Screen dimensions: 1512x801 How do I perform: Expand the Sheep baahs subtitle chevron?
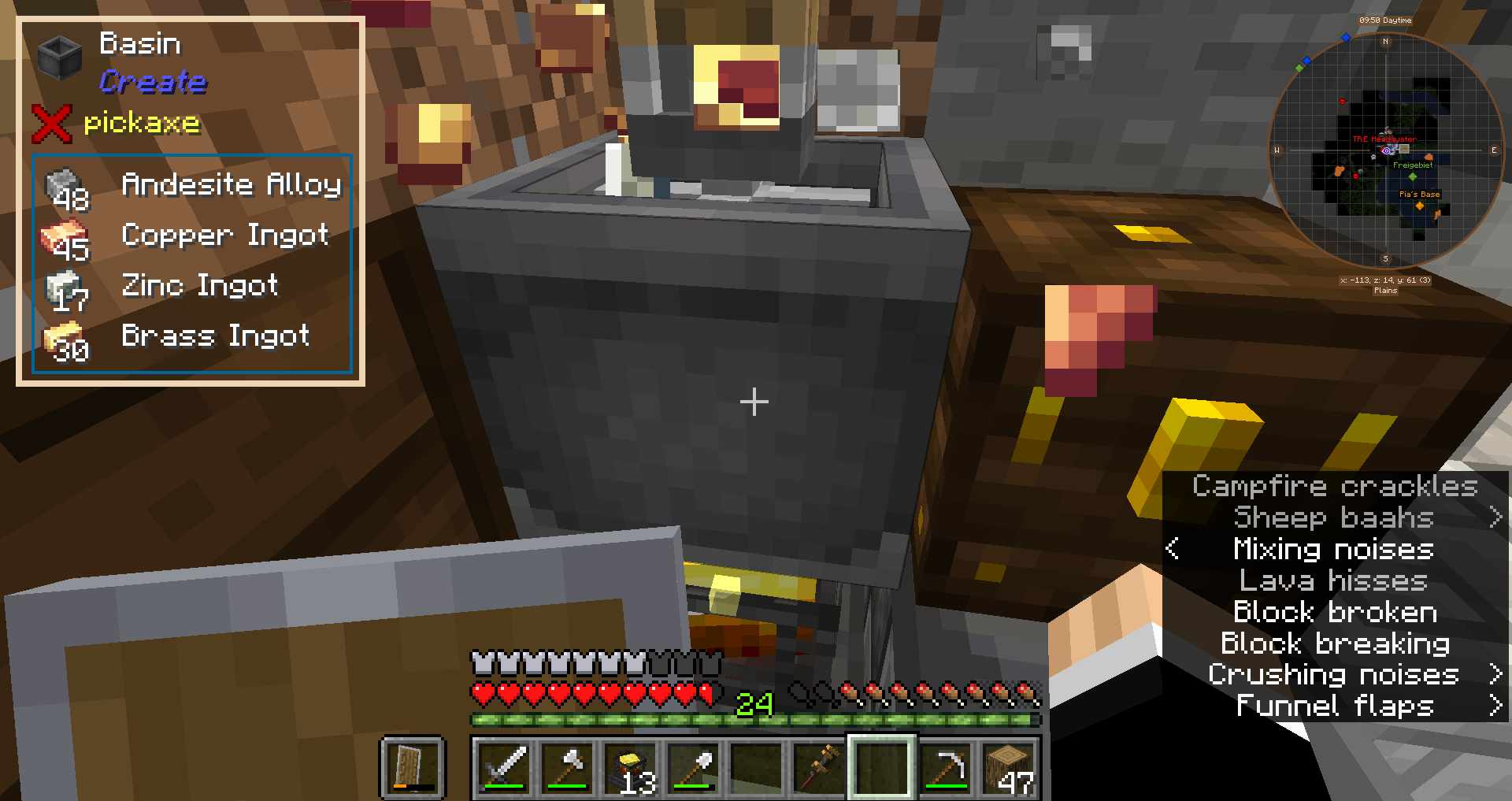pyautogui.click(x=1495, y=517)
